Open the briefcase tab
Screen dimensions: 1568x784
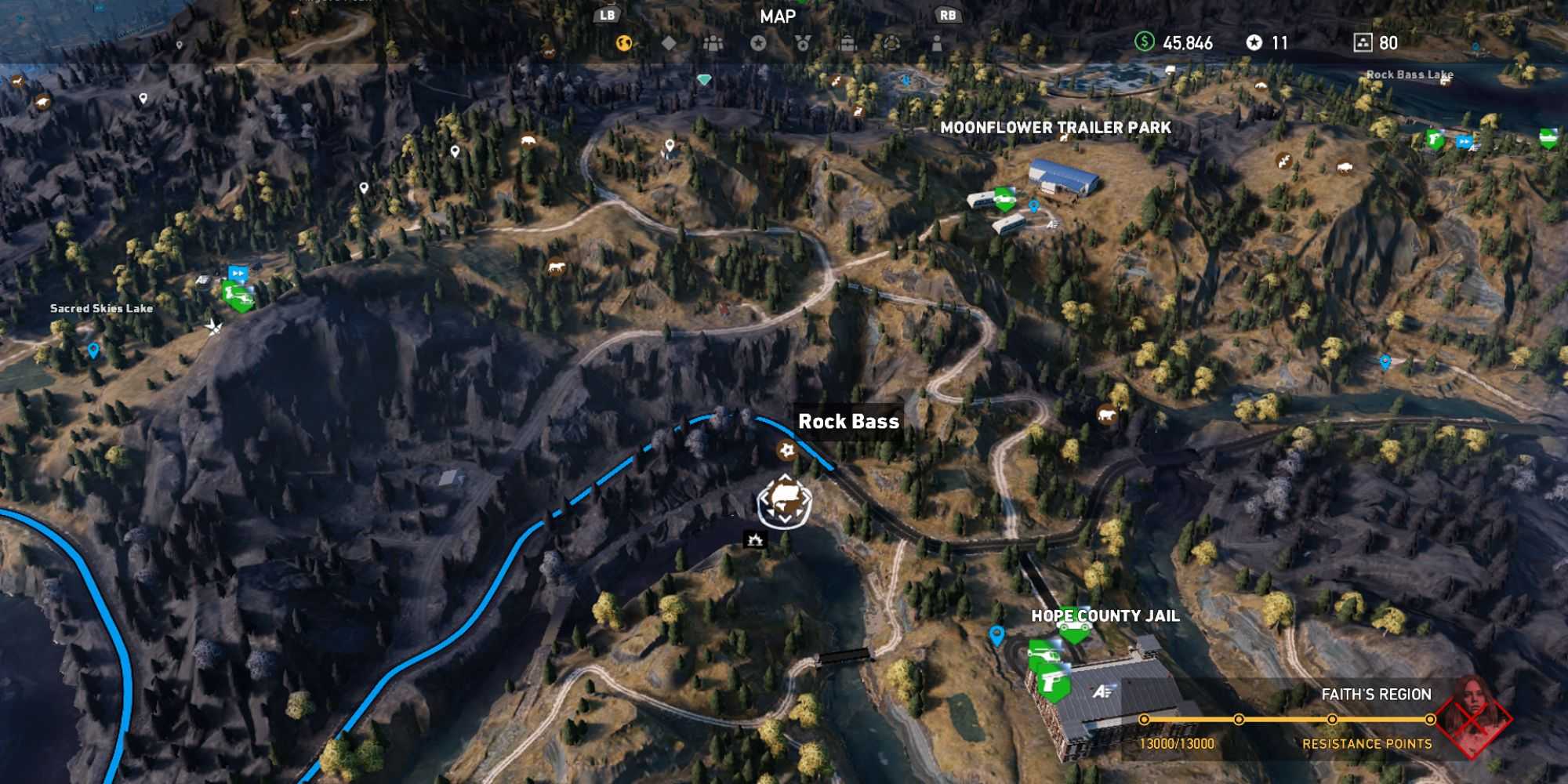[848, 43]
